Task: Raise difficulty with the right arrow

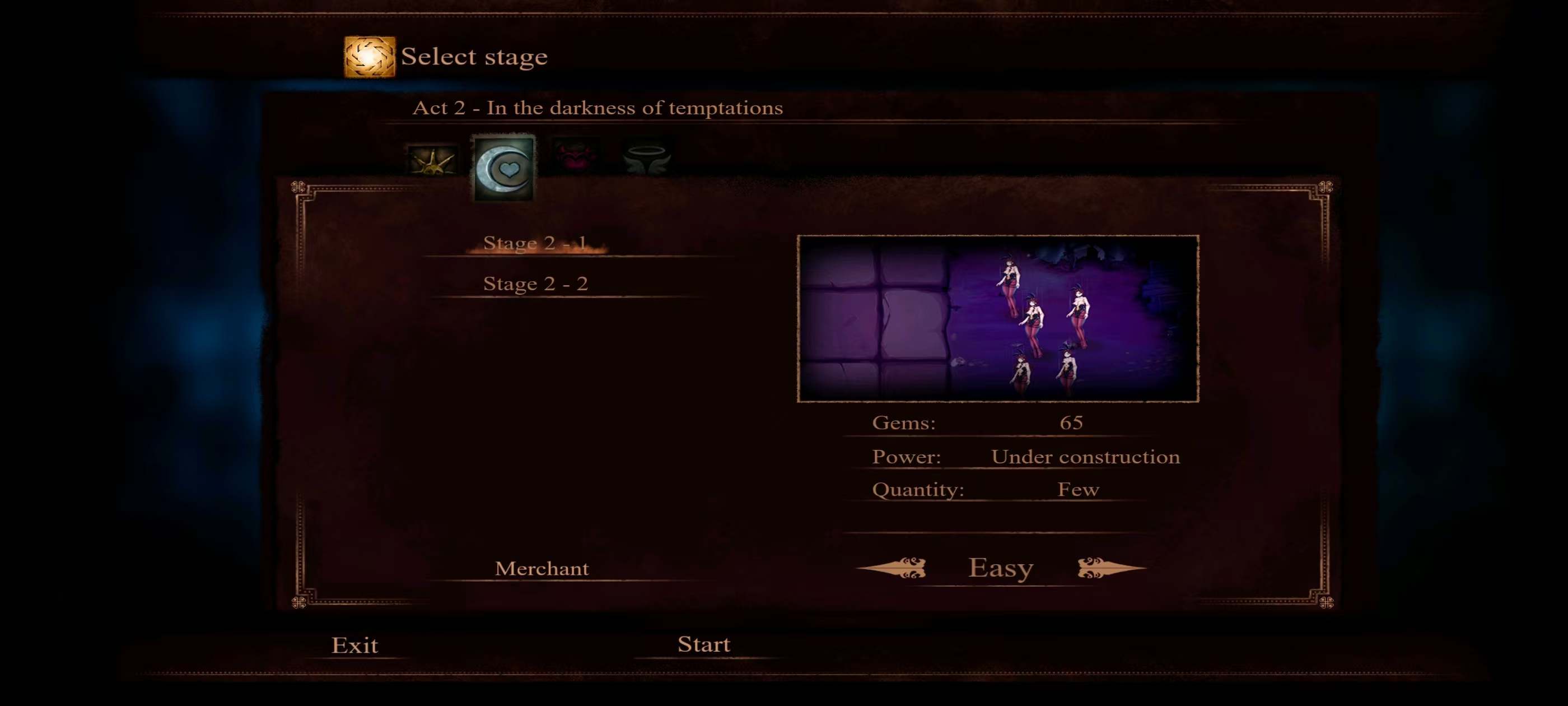Action: point(1110,568)
